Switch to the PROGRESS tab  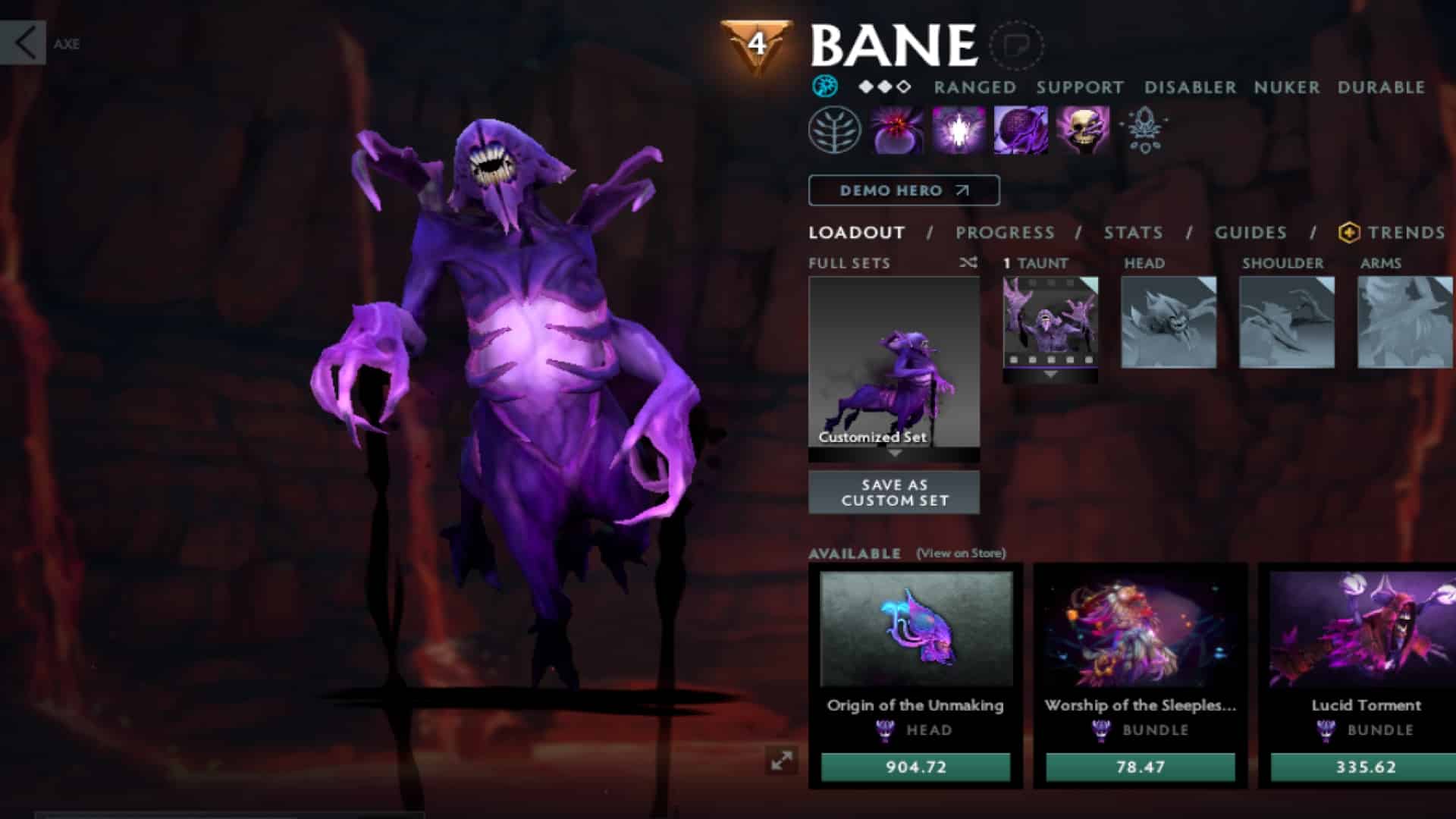click(x=1006, y=233)
